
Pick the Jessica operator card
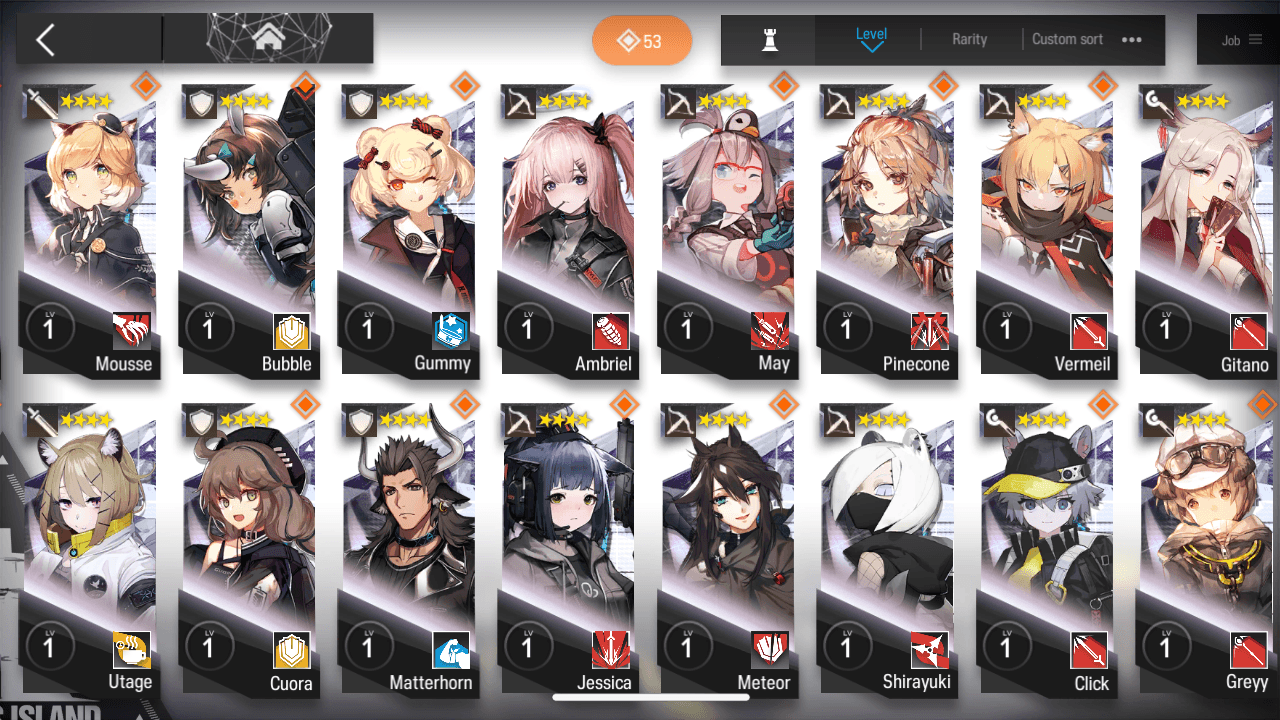coord(567,550)
